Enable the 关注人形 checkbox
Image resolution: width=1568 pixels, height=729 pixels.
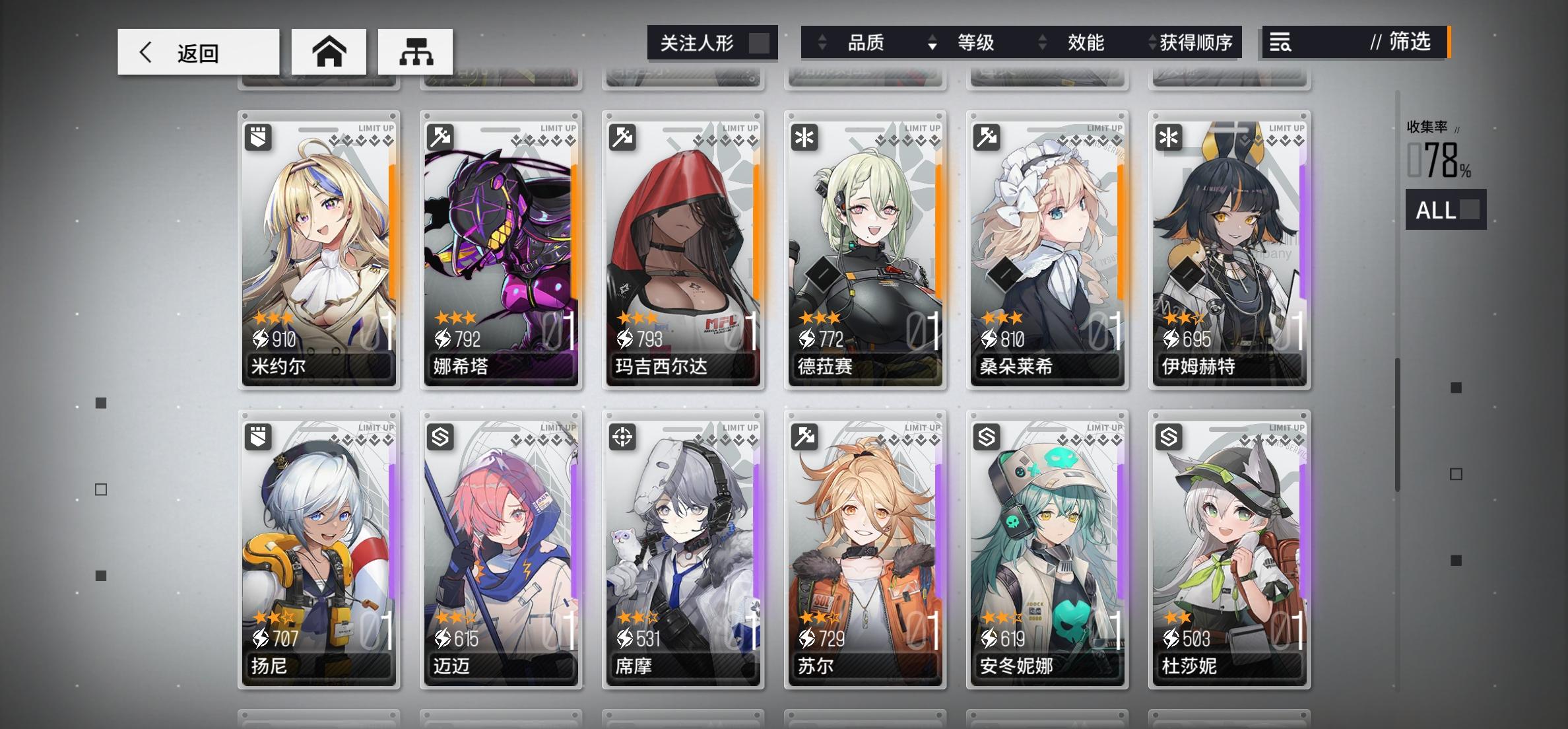coord(760,42)
